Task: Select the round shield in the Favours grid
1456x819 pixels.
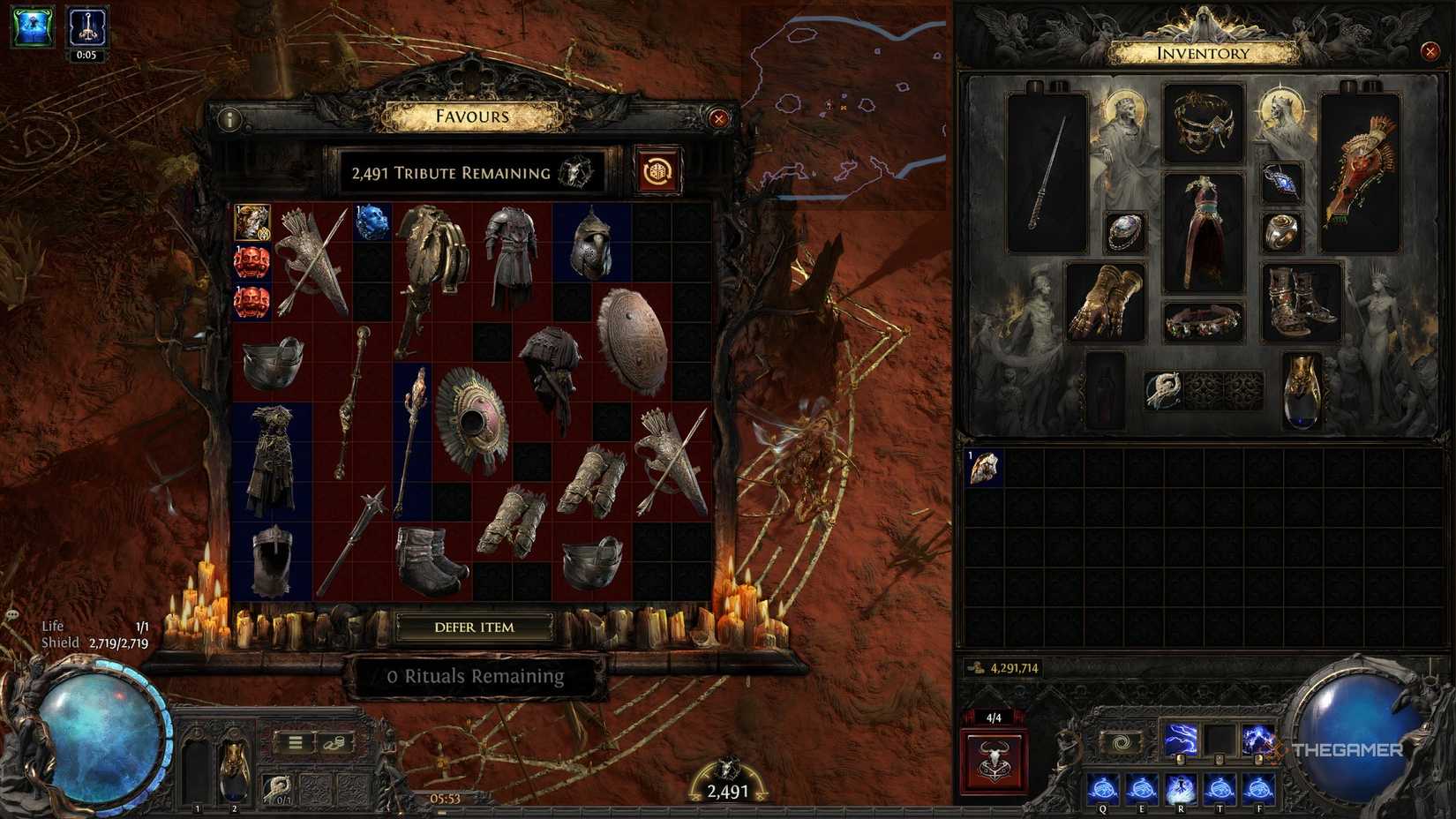Action: coord(632,340)
